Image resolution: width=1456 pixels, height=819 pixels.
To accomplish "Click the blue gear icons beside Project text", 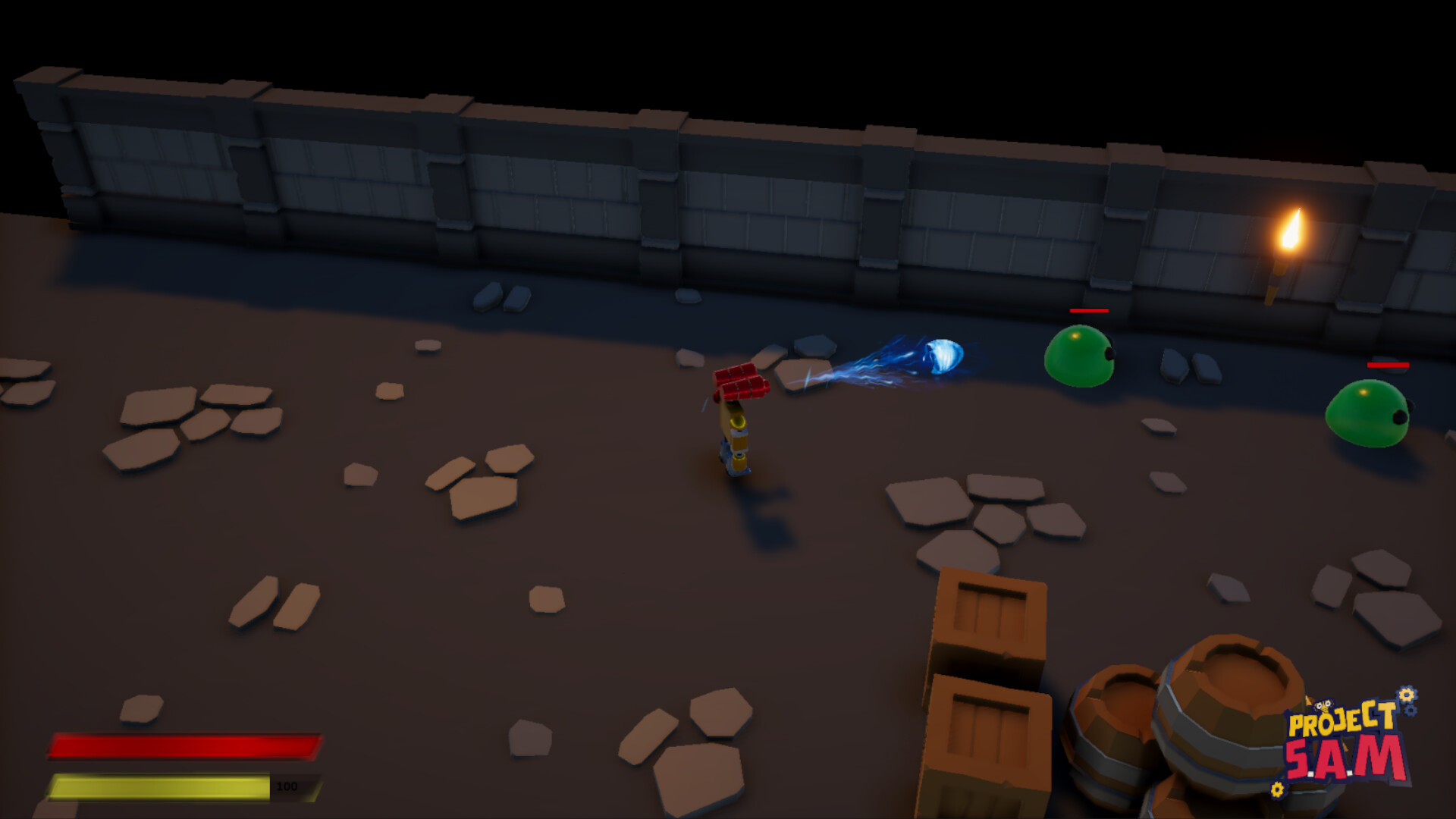I will click(1409, 711).
